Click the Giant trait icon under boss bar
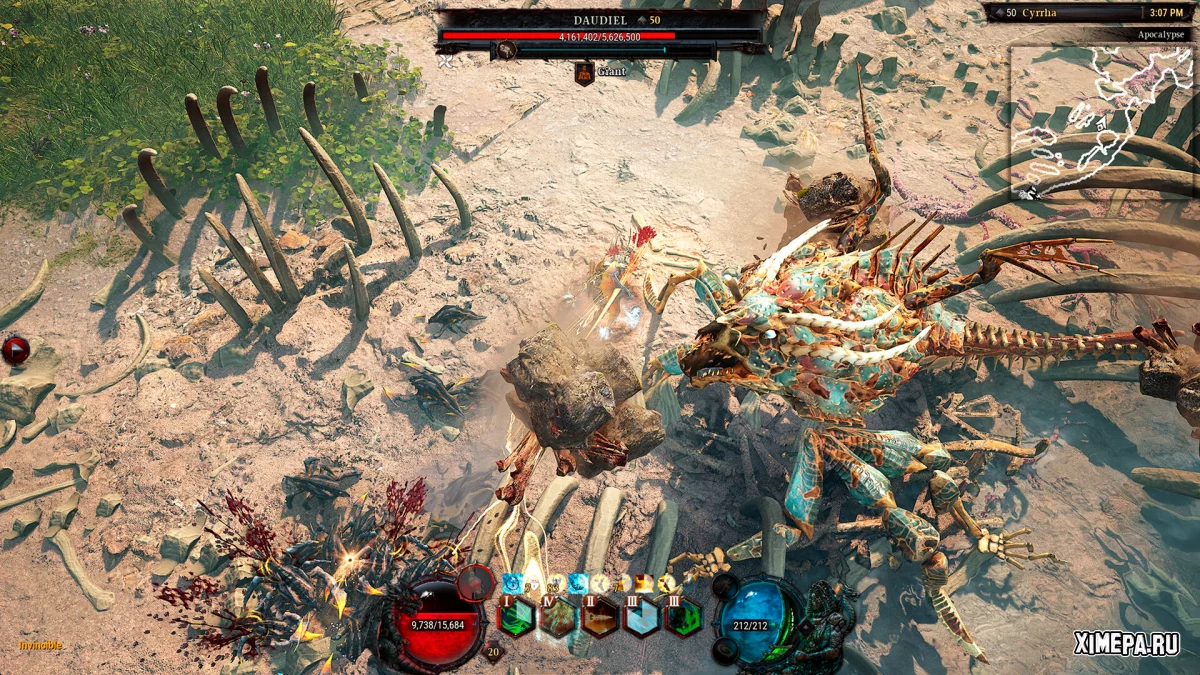The height and width of the screenshot is (675, 1200). pos(585,72)
